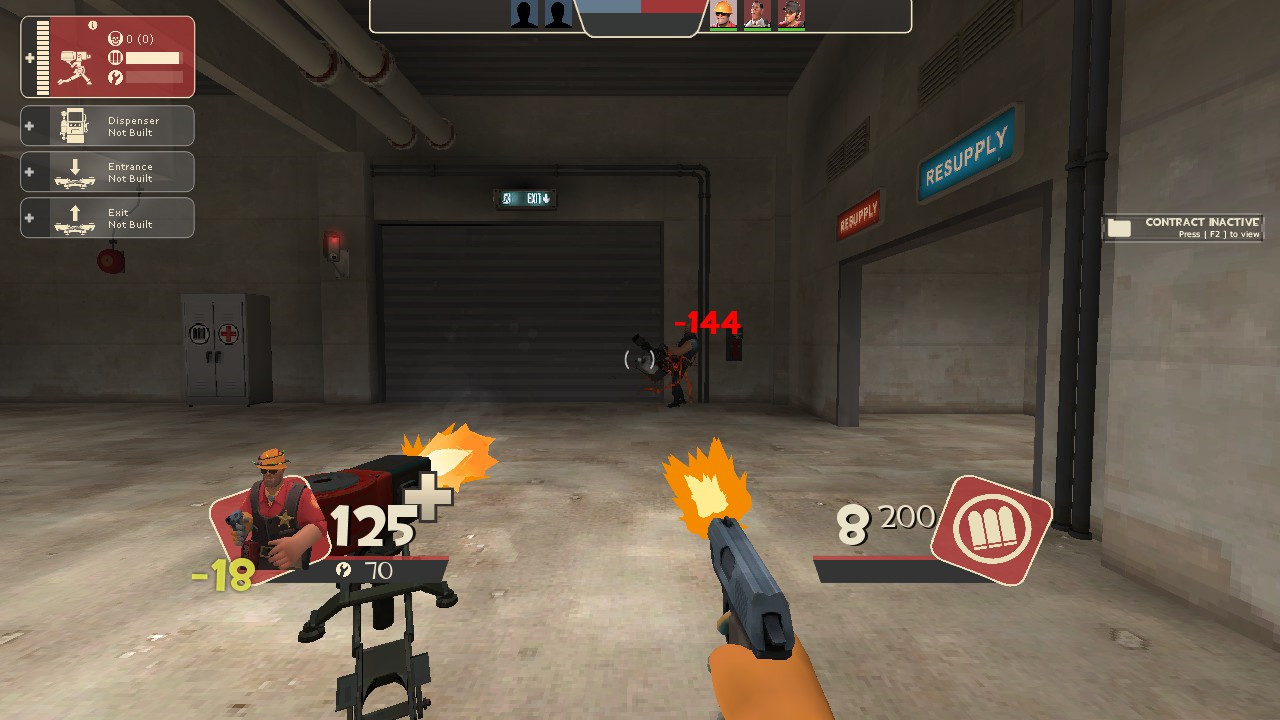Select the Sentry Gun icon in the build panel

coord(75,68)
